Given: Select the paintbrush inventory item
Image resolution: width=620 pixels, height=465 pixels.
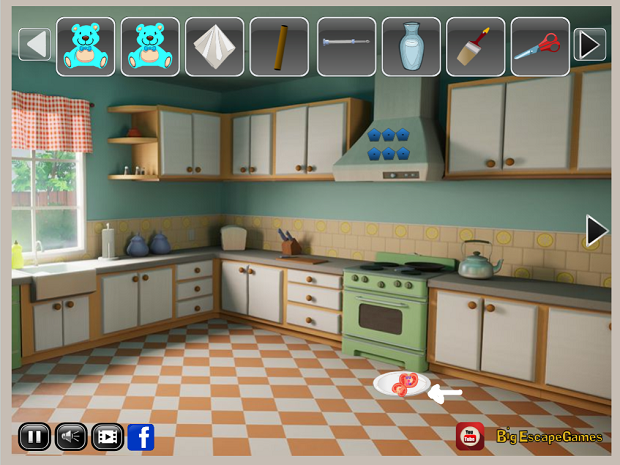Looking at the screenshot, I should (475, 46).
